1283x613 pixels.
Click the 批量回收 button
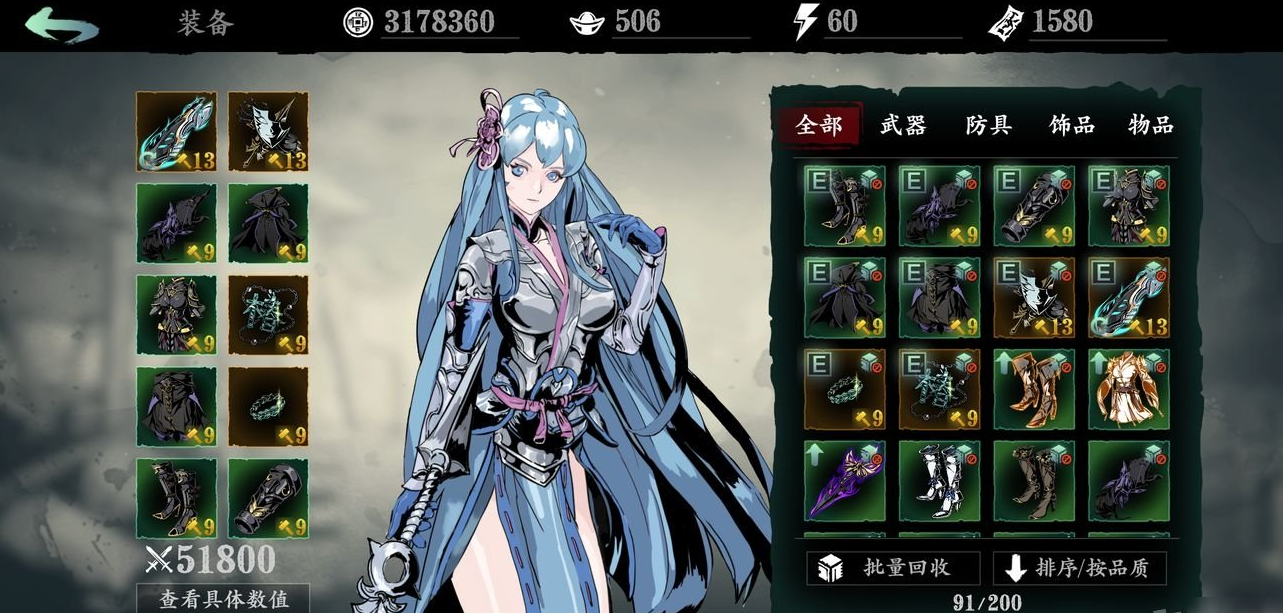[893, 568]
